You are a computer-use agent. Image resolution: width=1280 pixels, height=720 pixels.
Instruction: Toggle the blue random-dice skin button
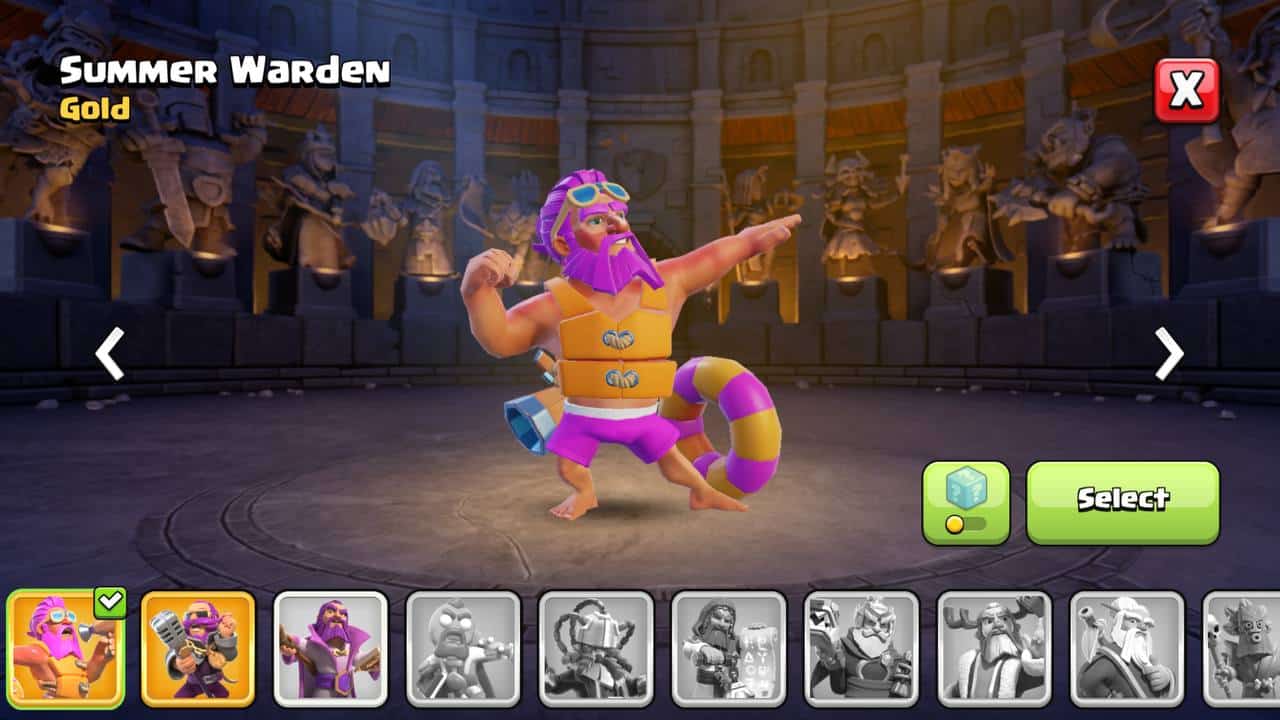click(965, 502)
